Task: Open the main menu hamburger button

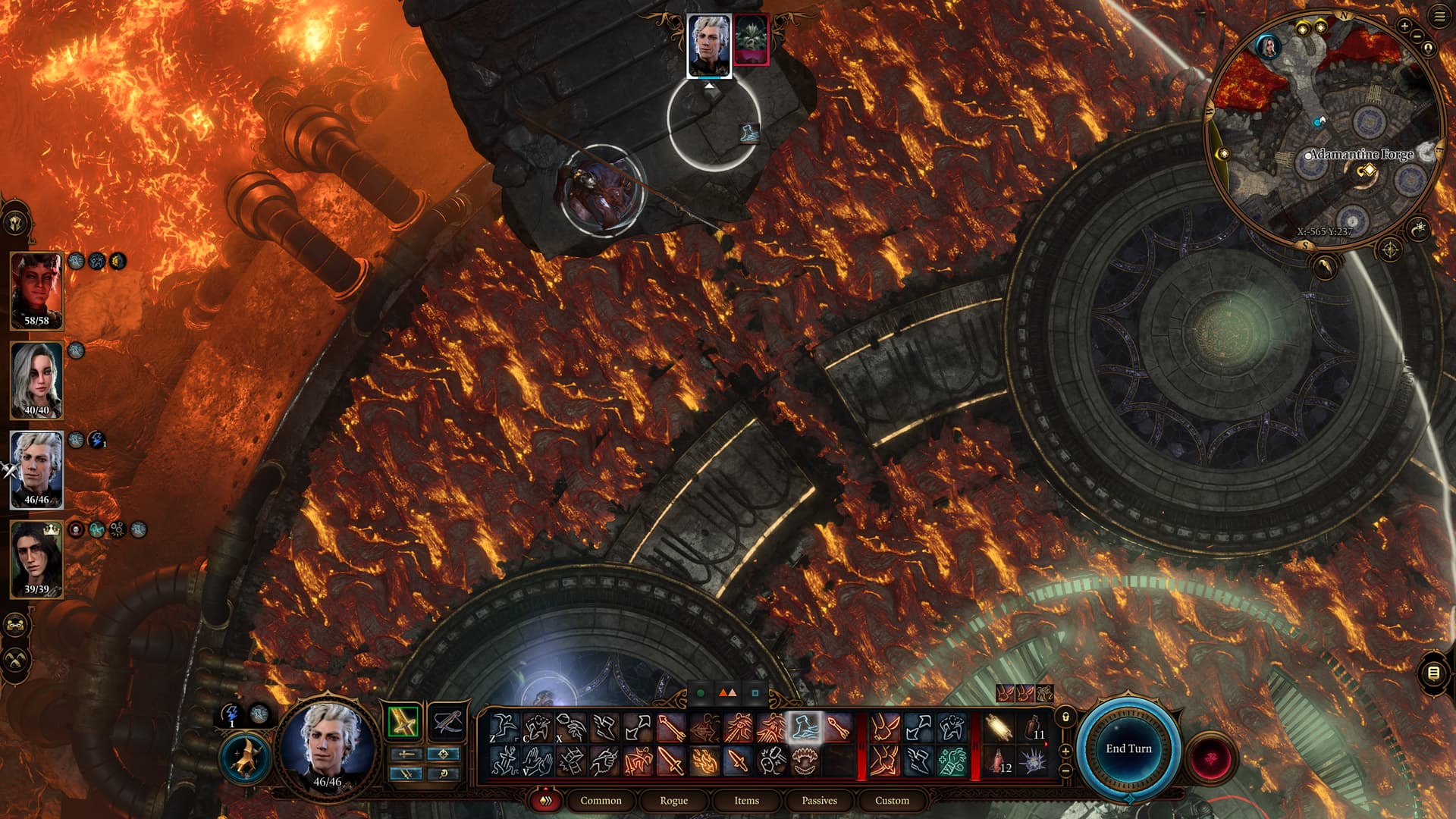Action: (x=1439, y=17)
